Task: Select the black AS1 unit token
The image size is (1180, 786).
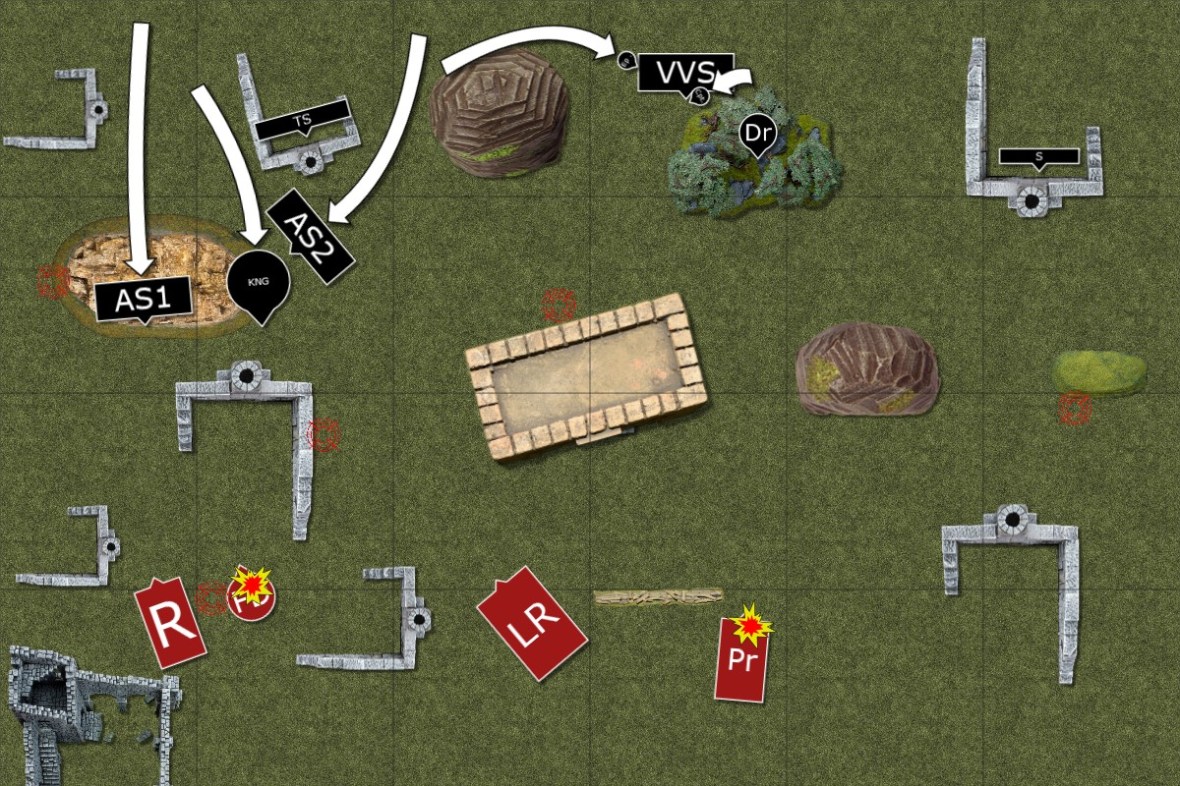Action: point(142,299)
